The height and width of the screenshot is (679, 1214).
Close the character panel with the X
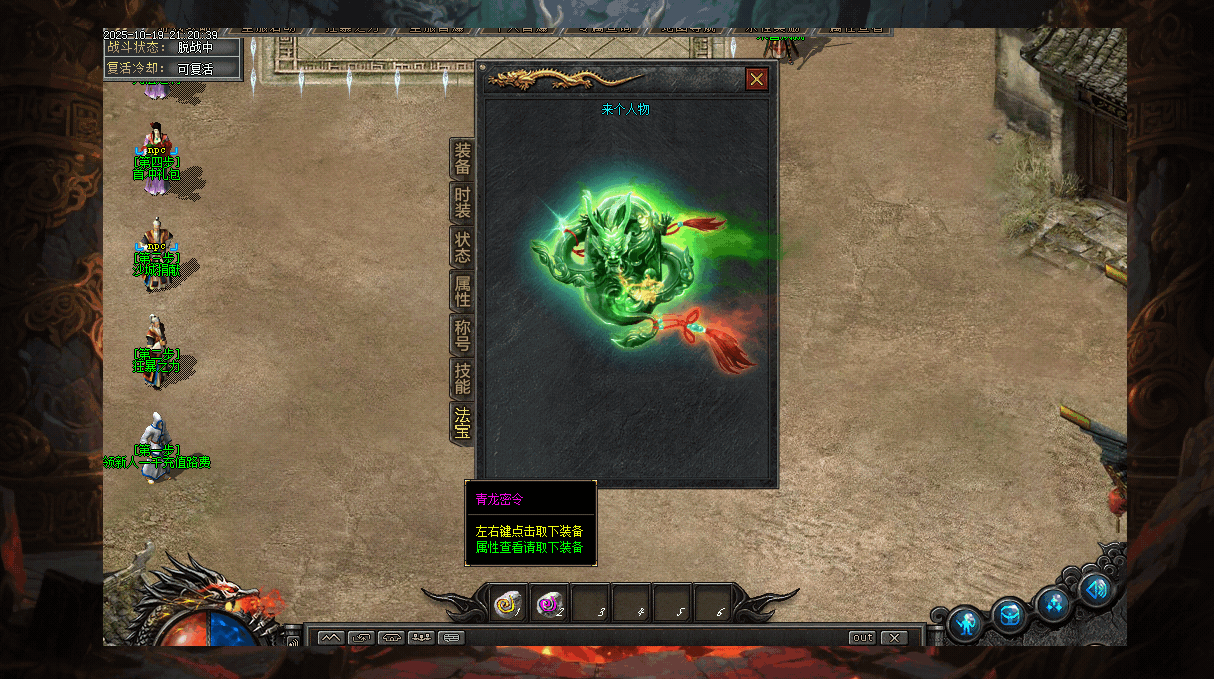point(757,79)
